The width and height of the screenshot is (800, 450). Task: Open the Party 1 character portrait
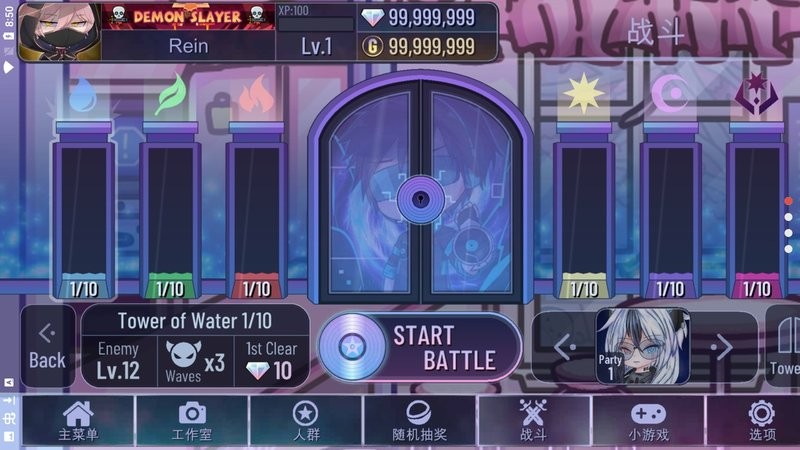(643, 347)
